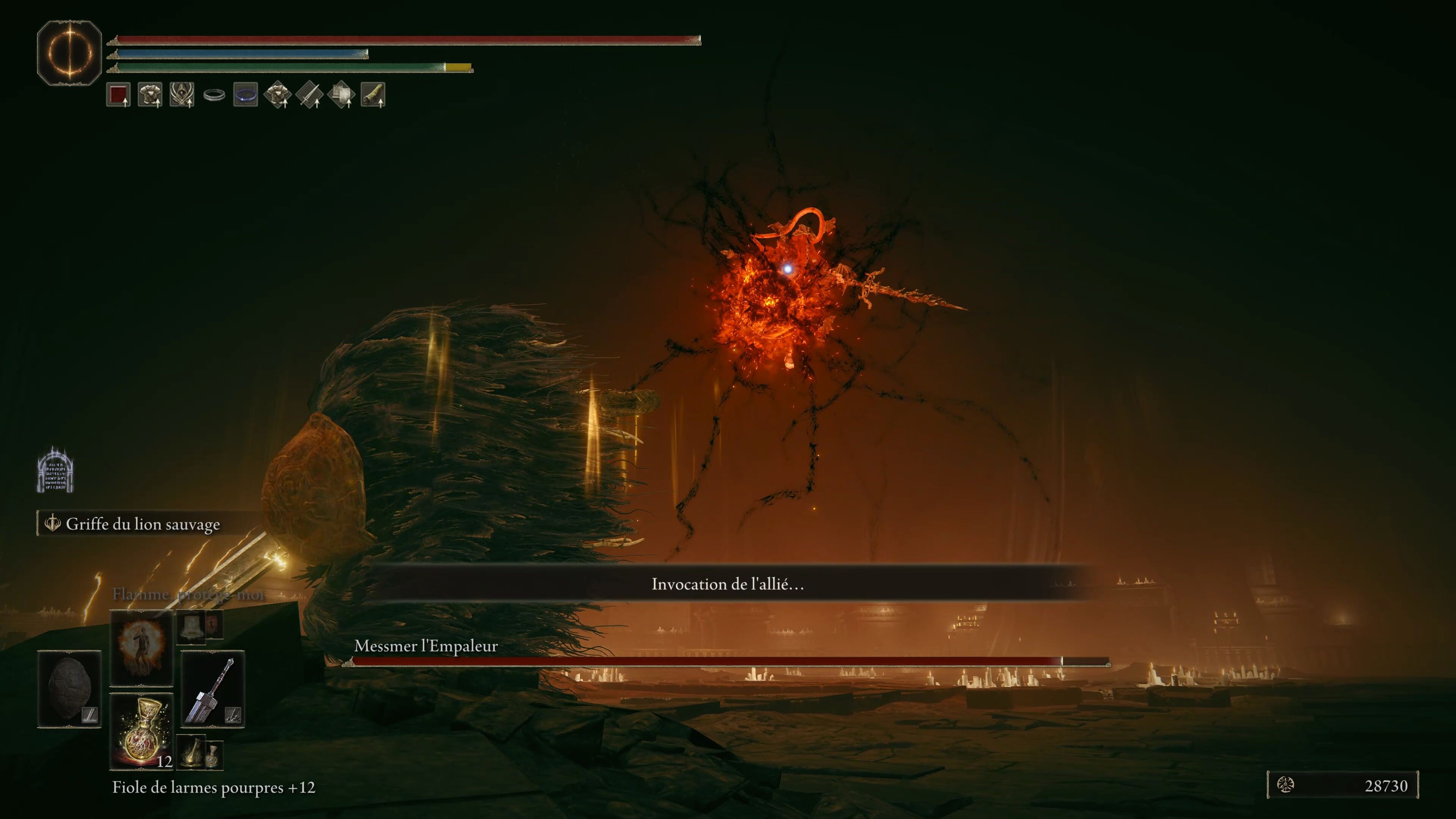This screenshot has height=819, width=1456.
Task: Click the diamond-framed chest armor buff icon
Action: (278, 94)
